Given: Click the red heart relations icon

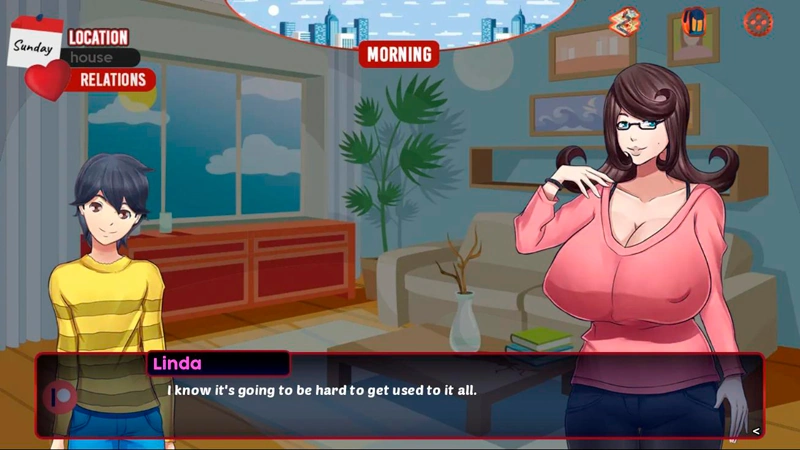Looking at the screenshot, I should pos(47,78).
